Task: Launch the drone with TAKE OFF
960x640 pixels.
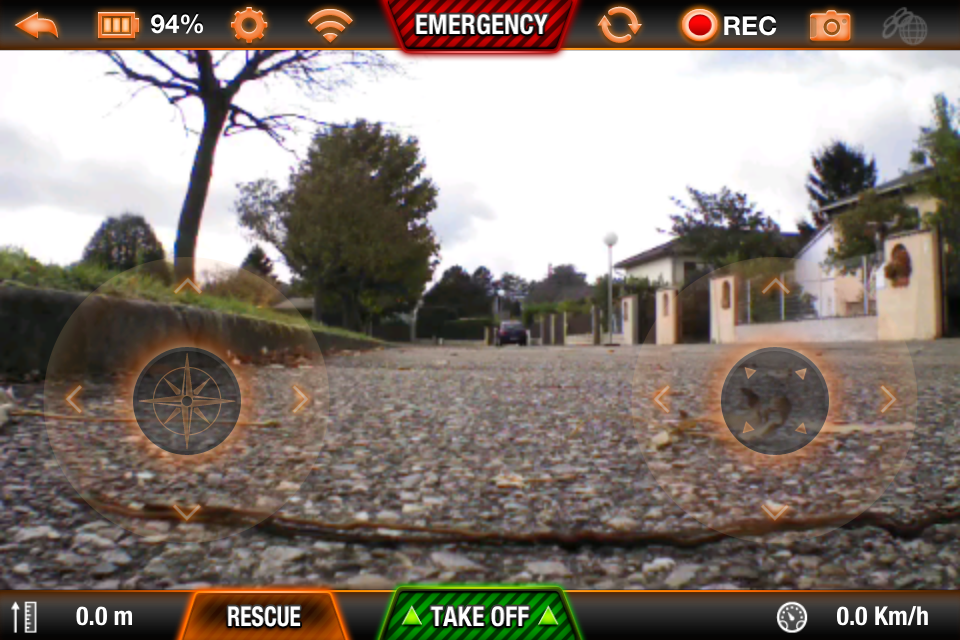Action: point(479,616)
